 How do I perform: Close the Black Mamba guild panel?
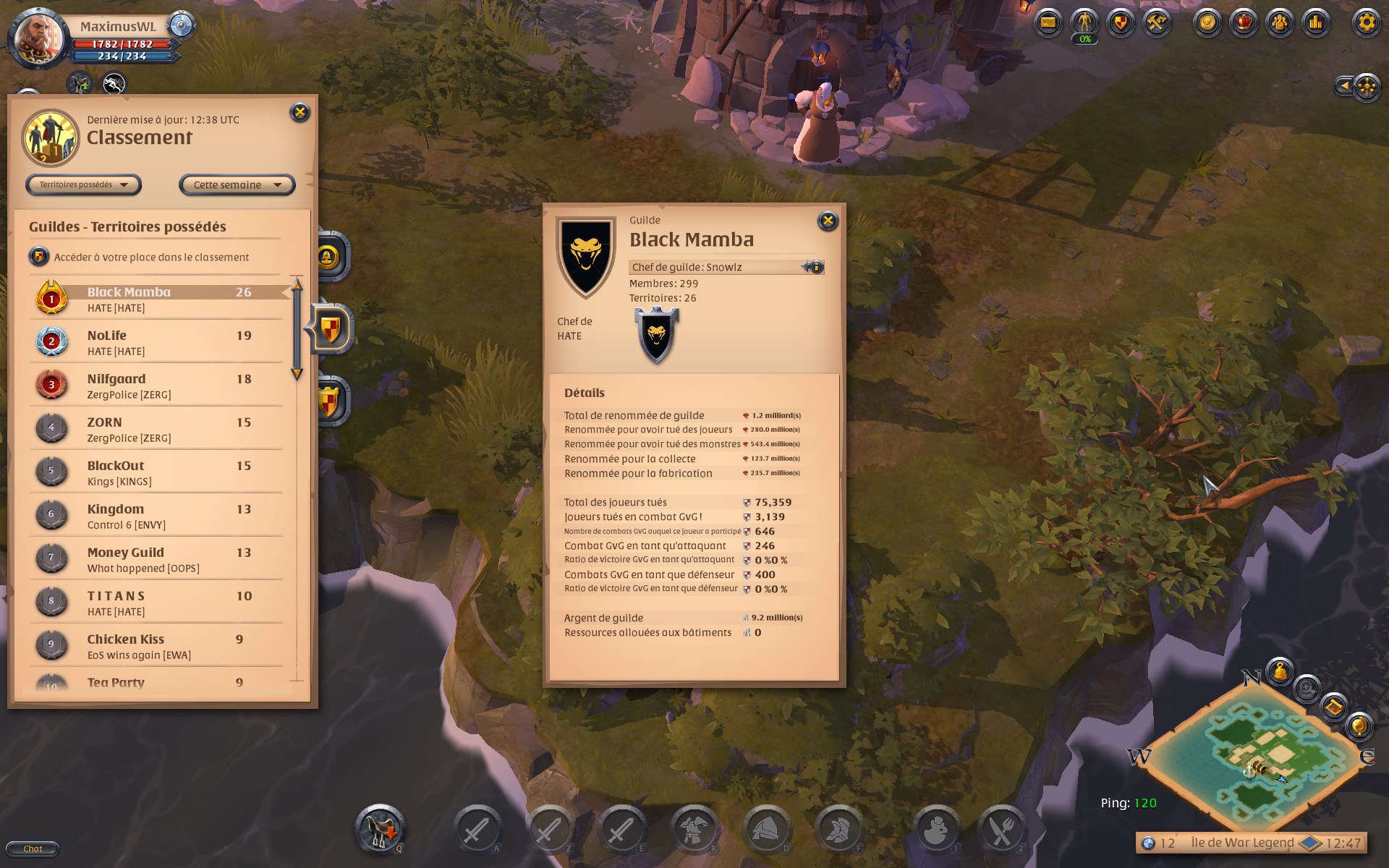click(828, 221)
